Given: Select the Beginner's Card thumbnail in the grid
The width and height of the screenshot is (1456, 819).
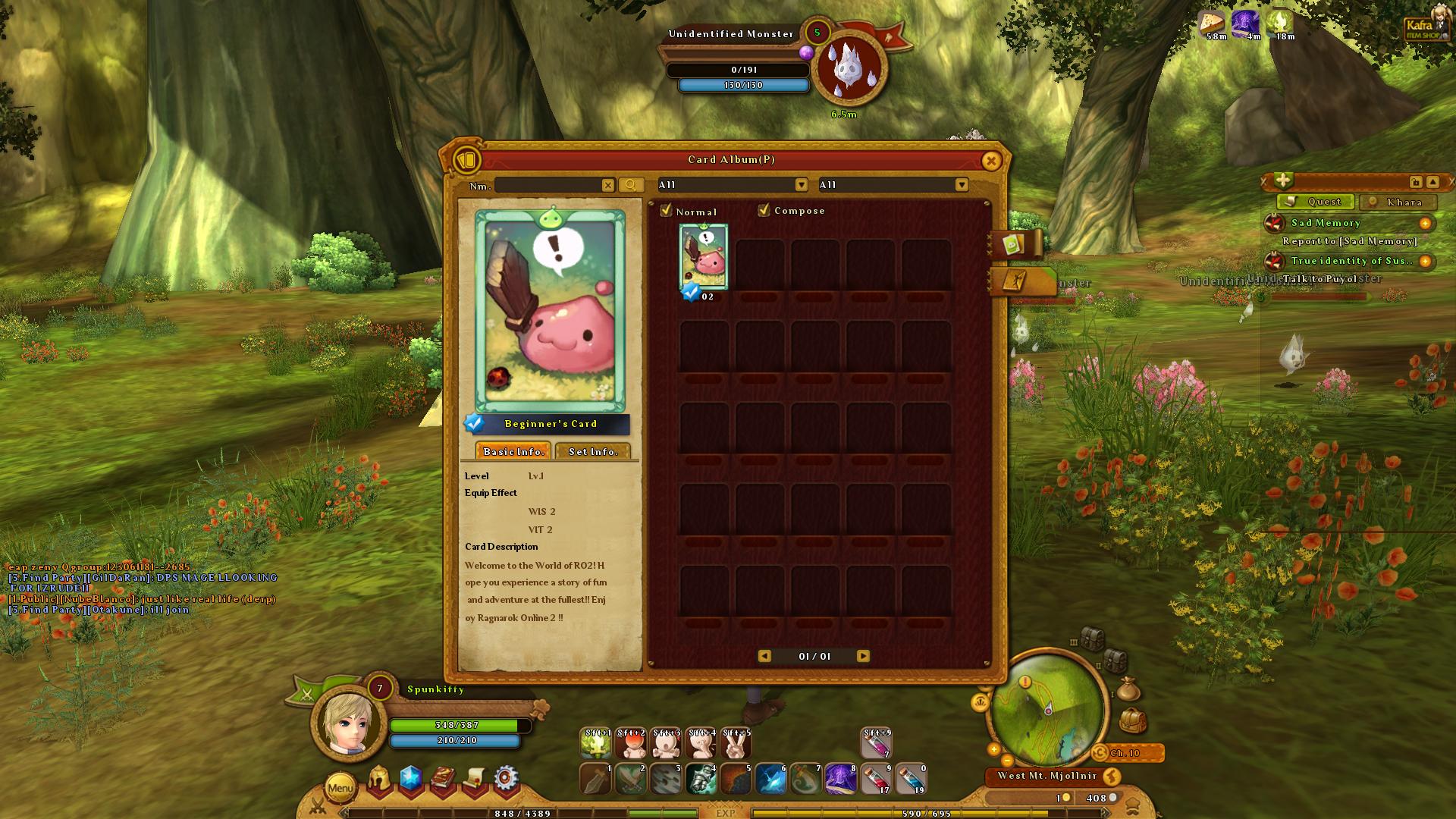Looking at the screenshot, I should (704, 258).
